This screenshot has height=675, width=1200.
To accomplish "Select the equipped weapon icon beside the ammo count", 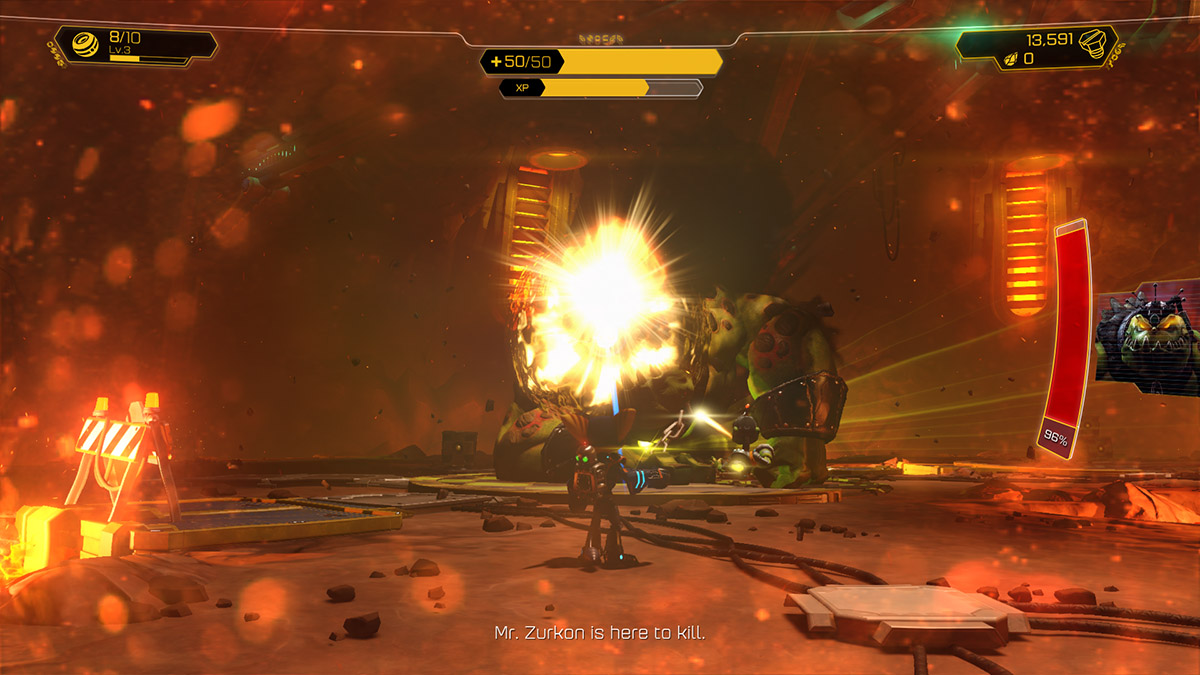I will pyautogui.click(x=84, y=45).
